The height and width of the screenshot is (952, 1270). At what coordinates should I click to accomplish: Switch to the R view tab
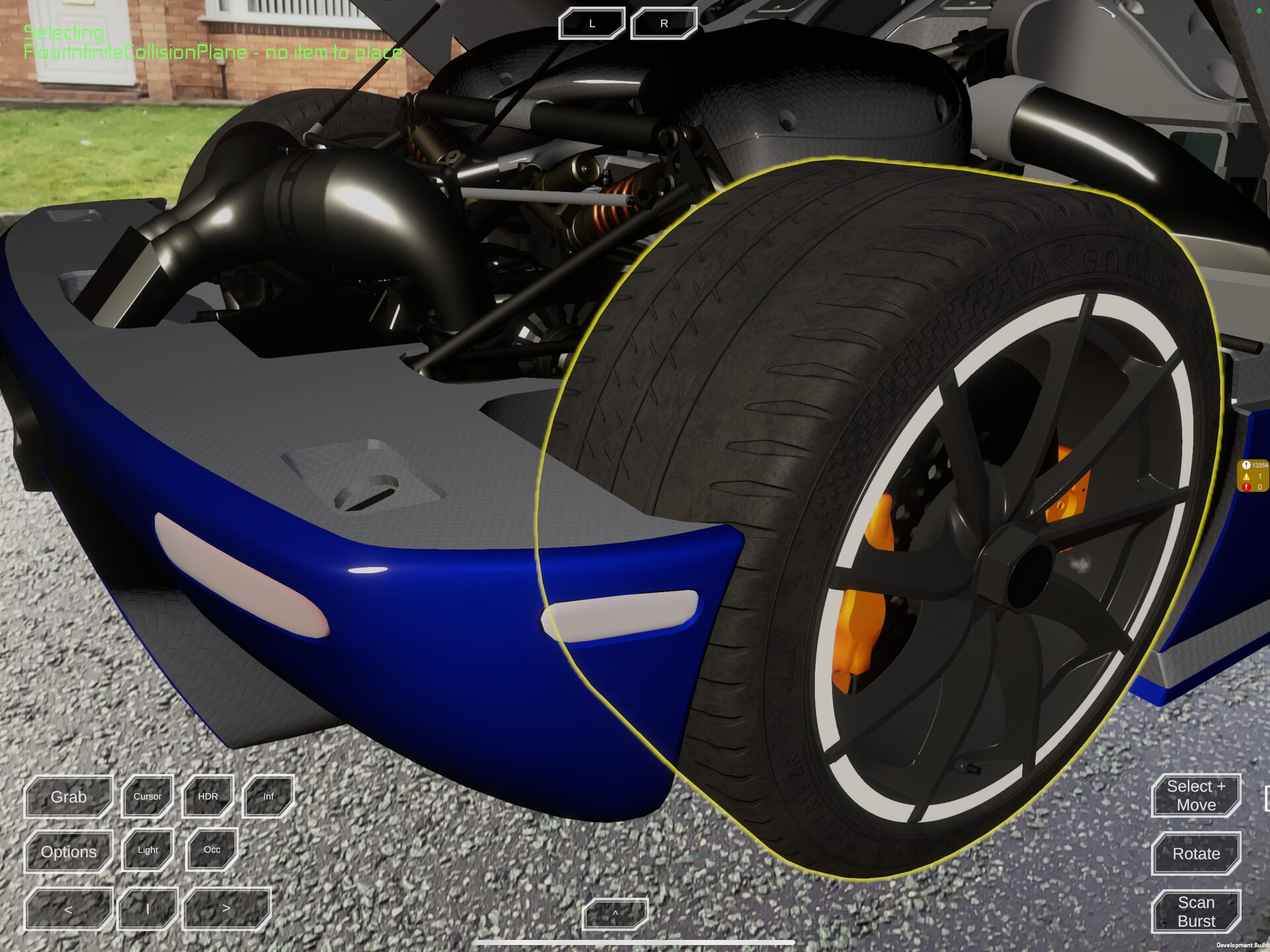663,21
